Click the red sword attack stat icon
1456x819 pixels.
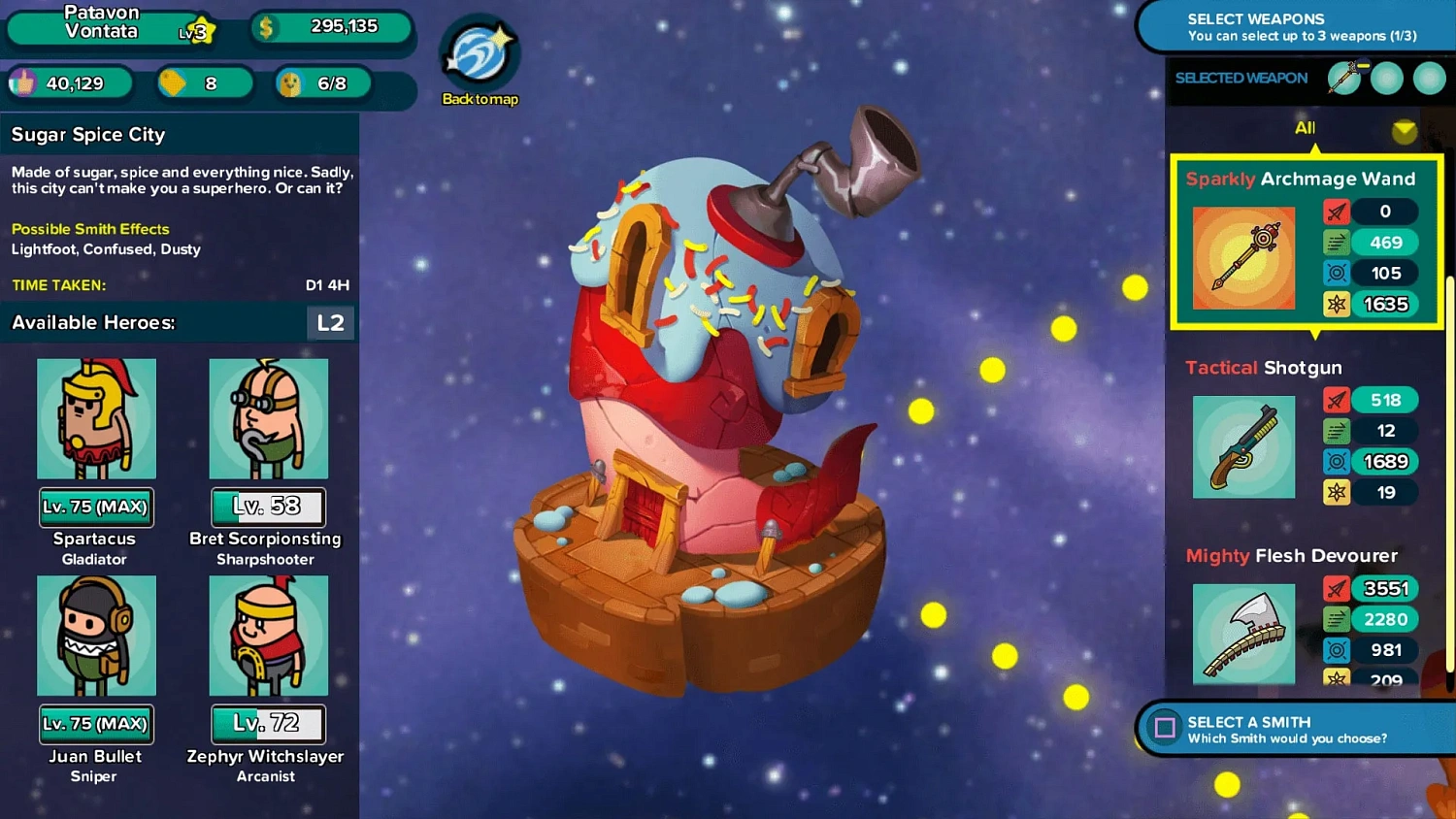coord(1337,212)
